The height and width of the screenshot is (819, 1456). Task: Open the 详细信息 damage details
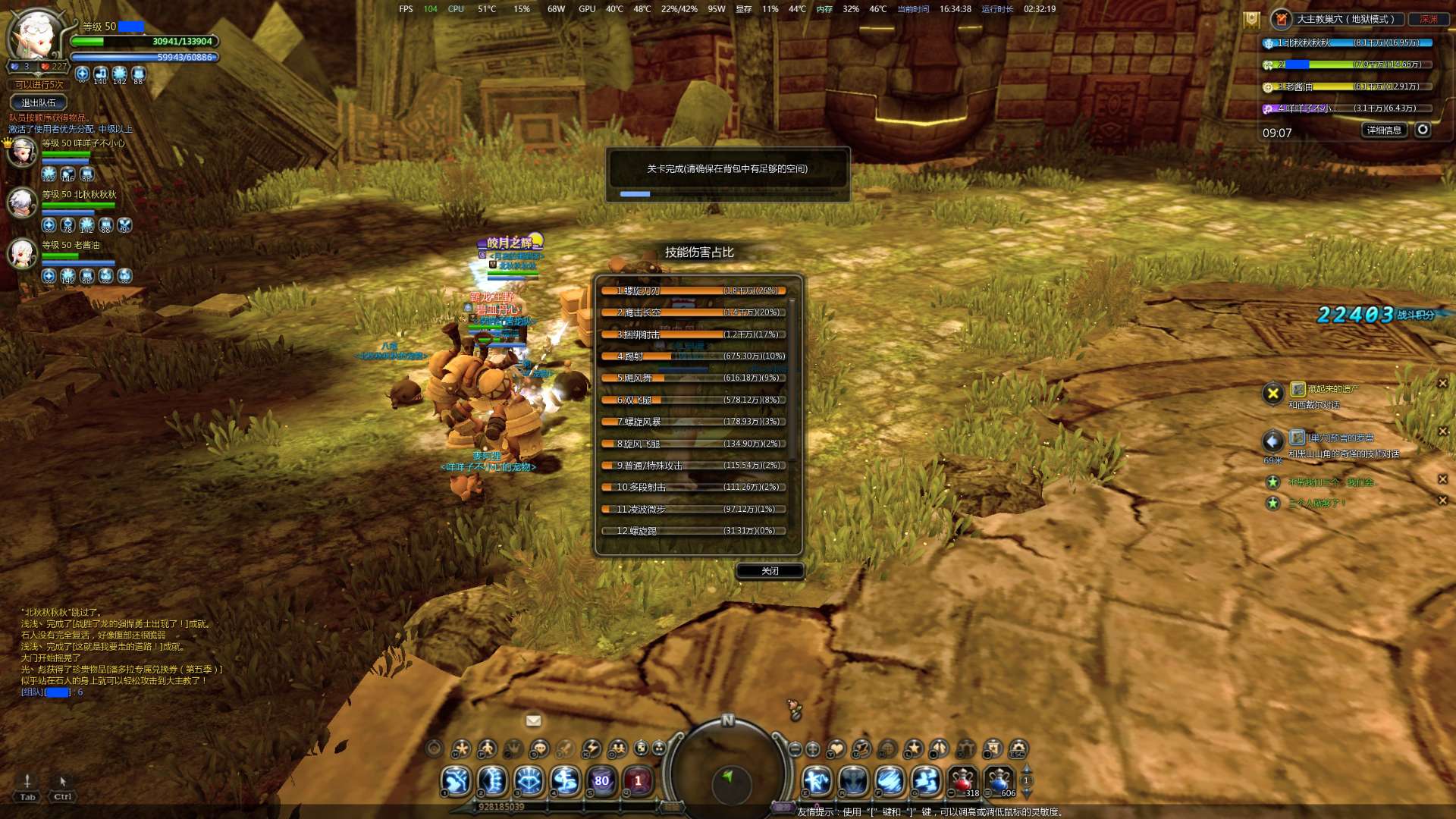click(1384, 130)
